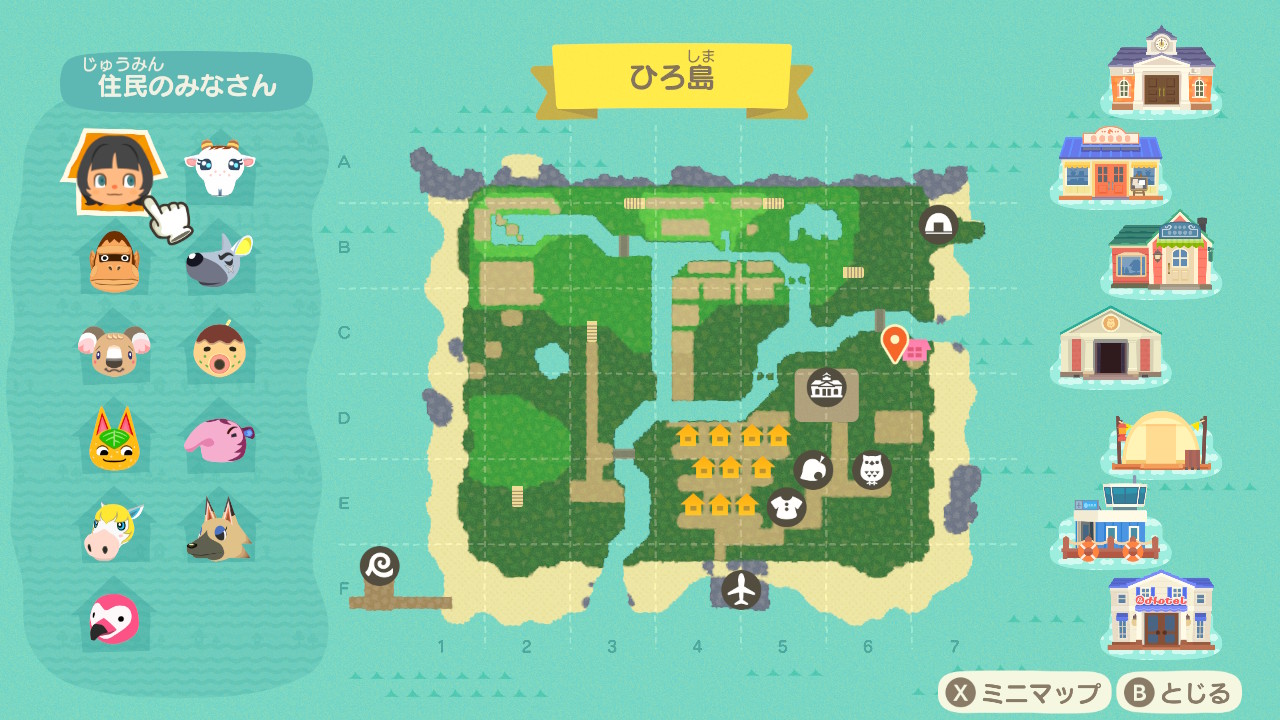Select the yellow campsite tent thumbnail

point(1160,441)
